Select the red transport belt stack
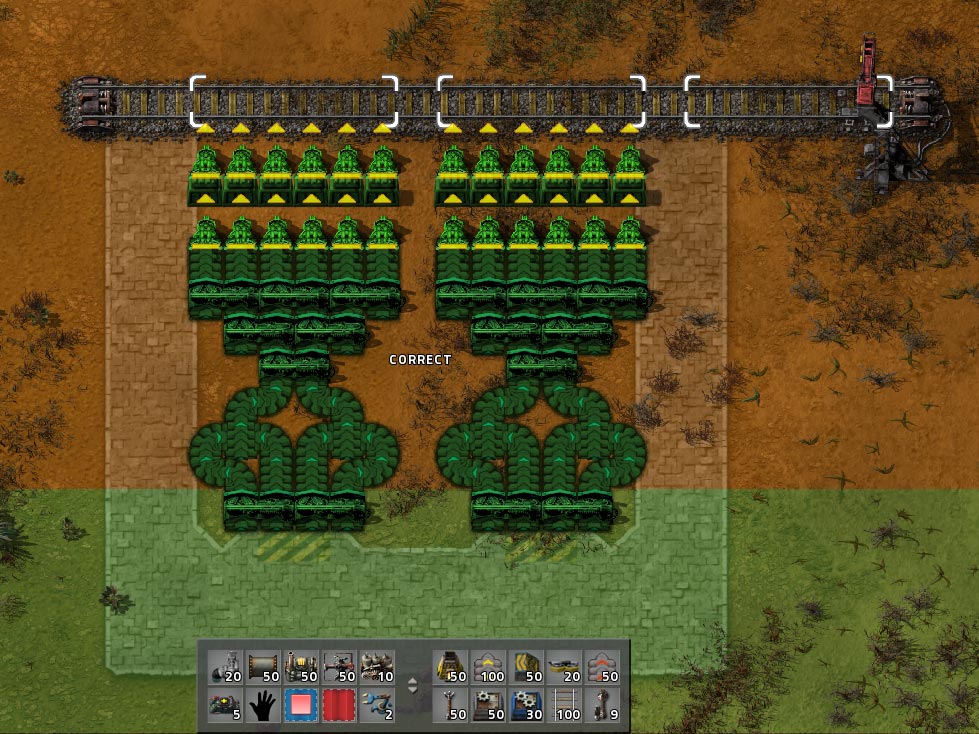This screenshot has height=734, width=979. [x=603, y=667]
